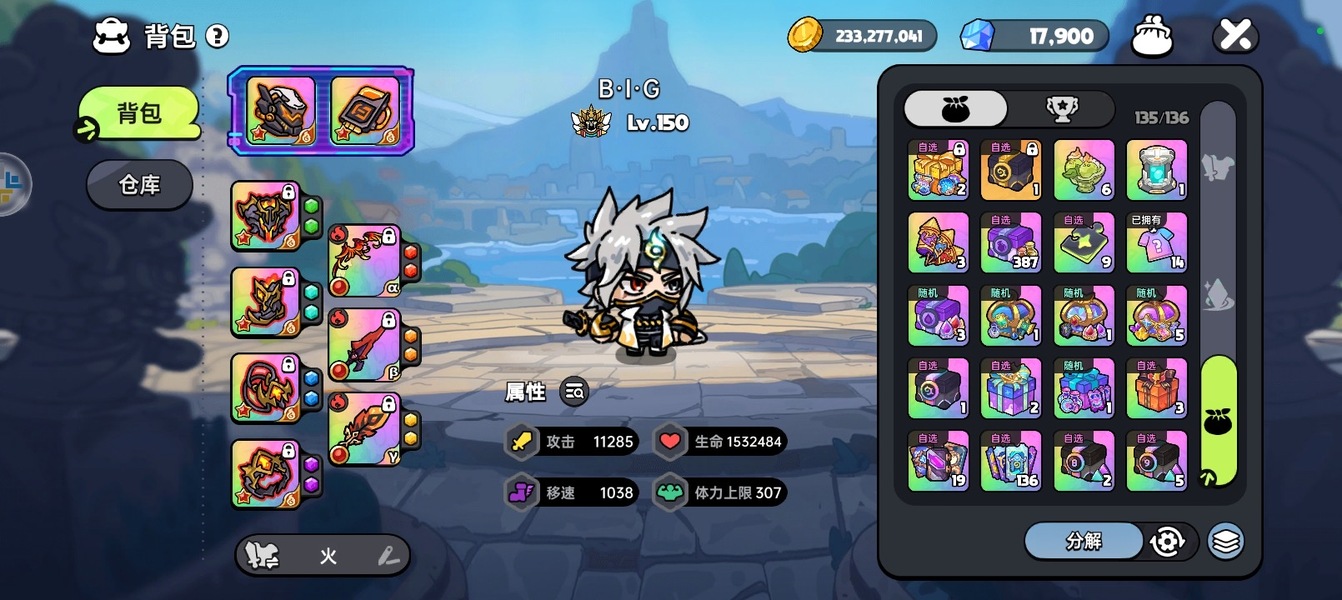Open the attribute details magnifier icon
1342x600 pixels.
point(574,392)
